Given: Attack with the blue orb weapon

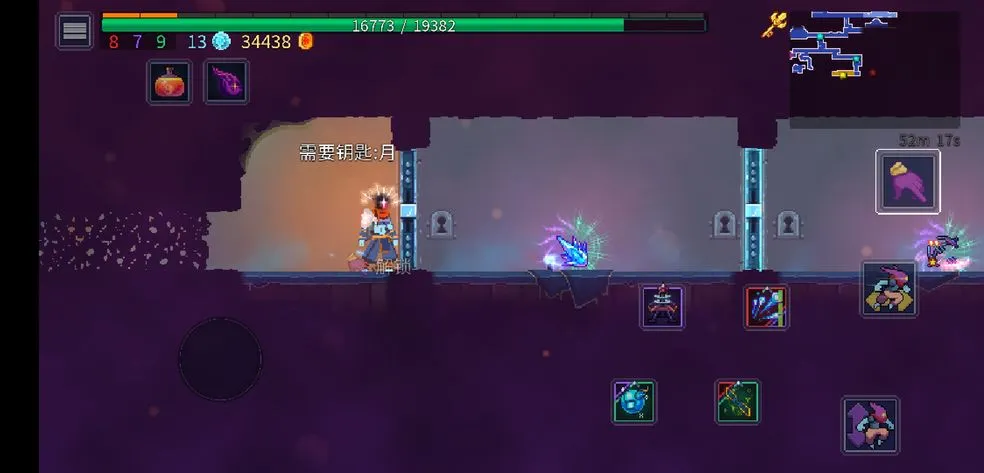Looking at the screenshot, I should [634, 401].
